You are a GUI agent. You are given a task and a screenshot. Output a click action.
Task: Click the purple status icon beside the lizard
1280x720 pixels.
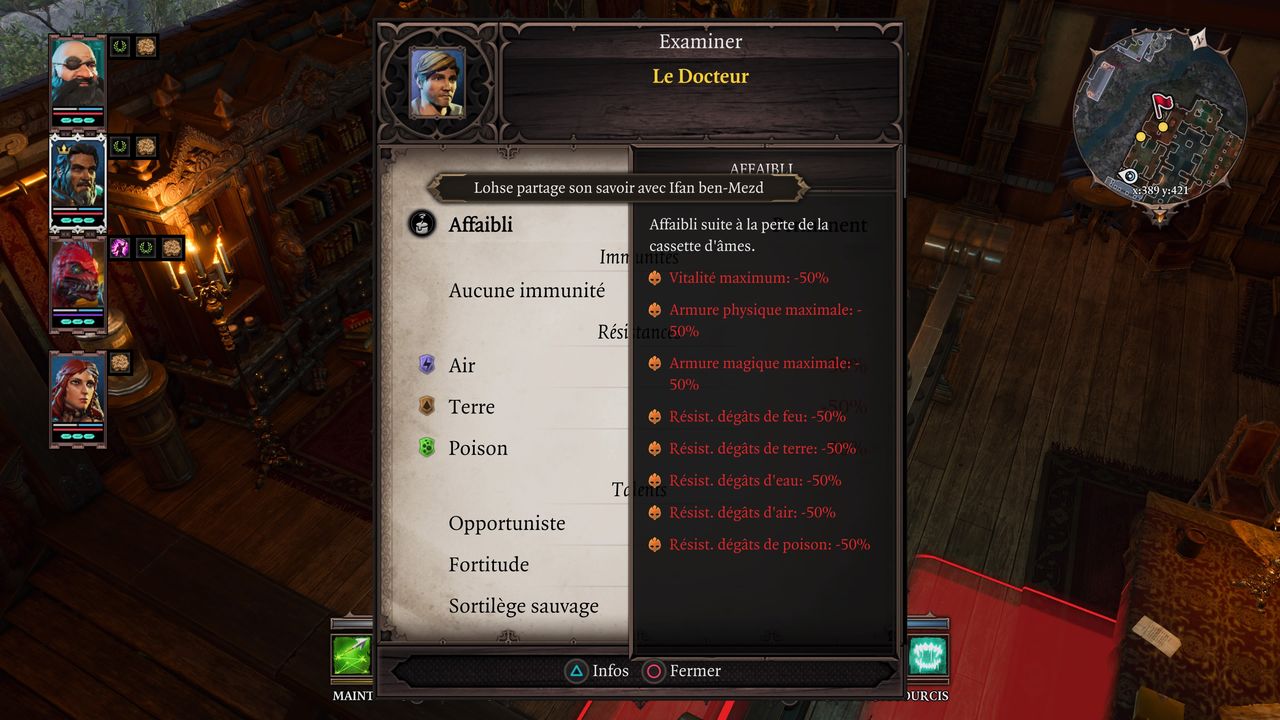120,247
